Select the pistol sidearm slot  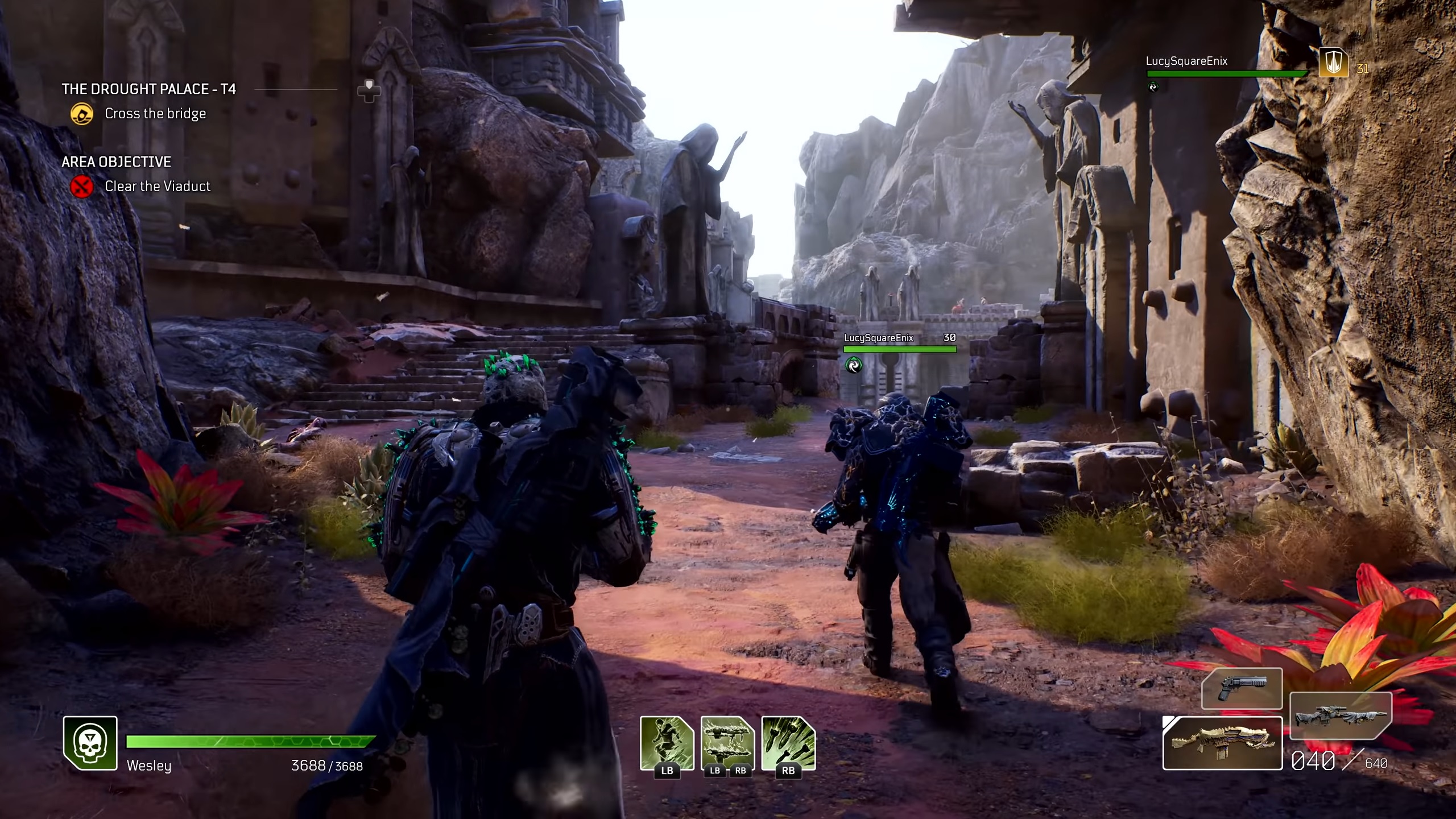pyautogui.click(x=1242, y=689)
